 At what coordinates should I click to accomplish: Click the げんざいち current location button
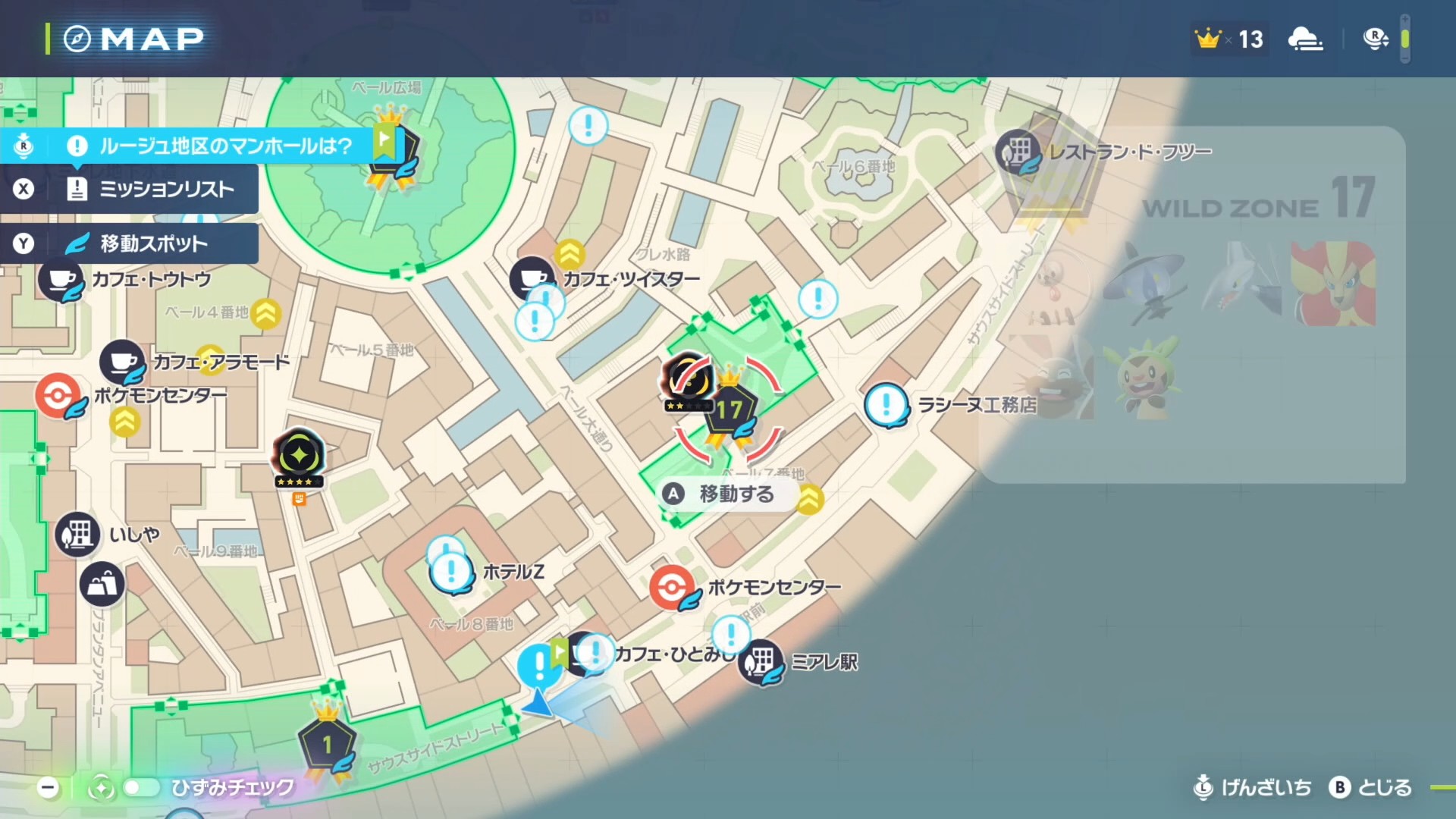(1253, 787)
